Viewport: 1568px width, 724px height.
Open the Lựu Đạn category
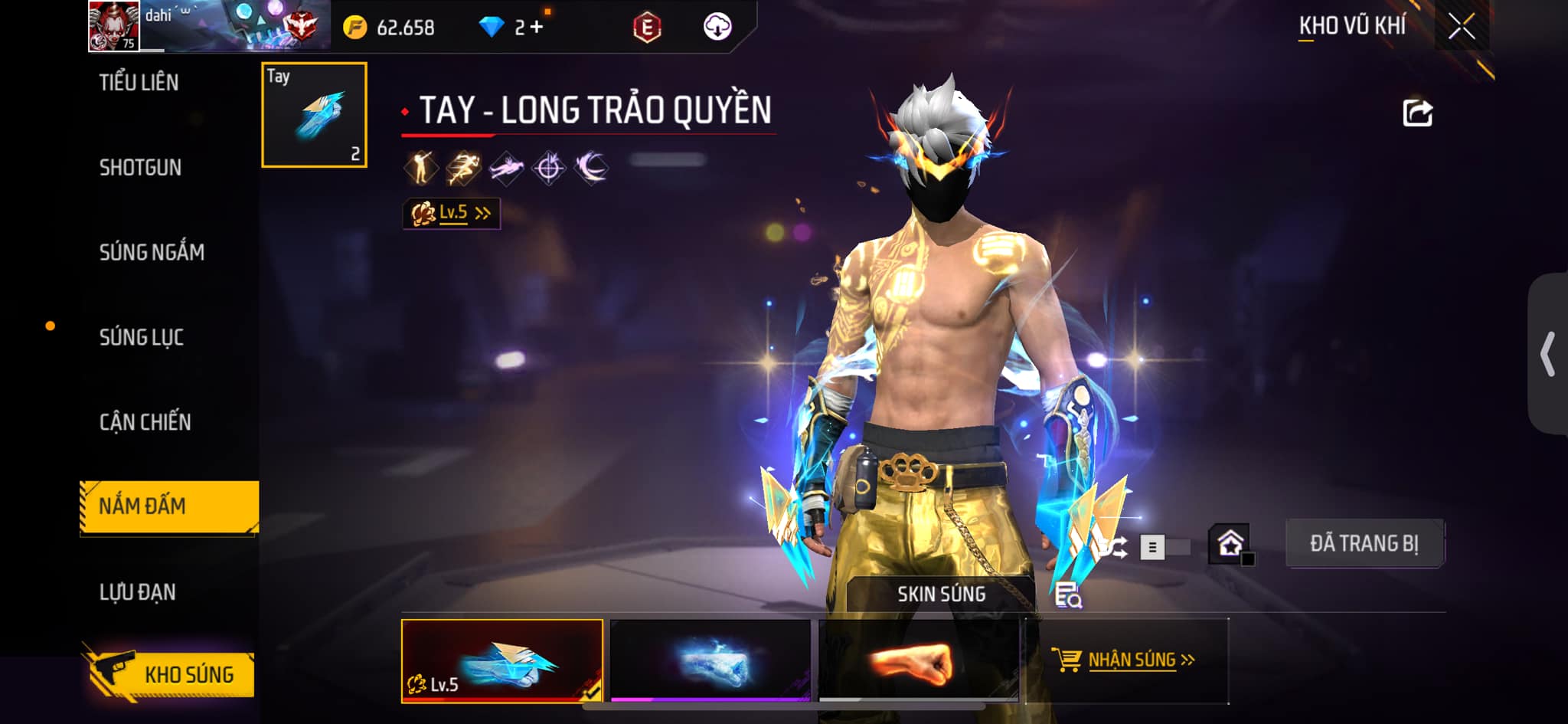coord(138,592)
